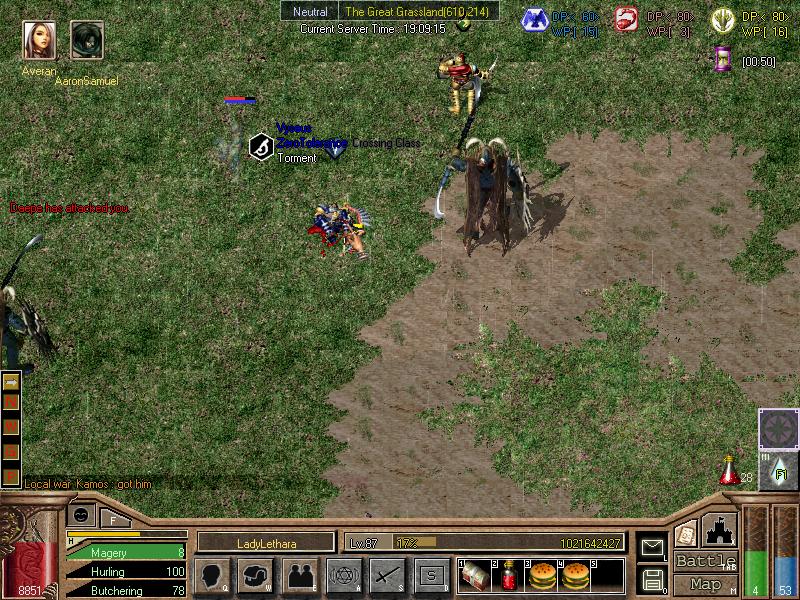
Task: Open the mail envelope icon
Action: tap(652, 548)
